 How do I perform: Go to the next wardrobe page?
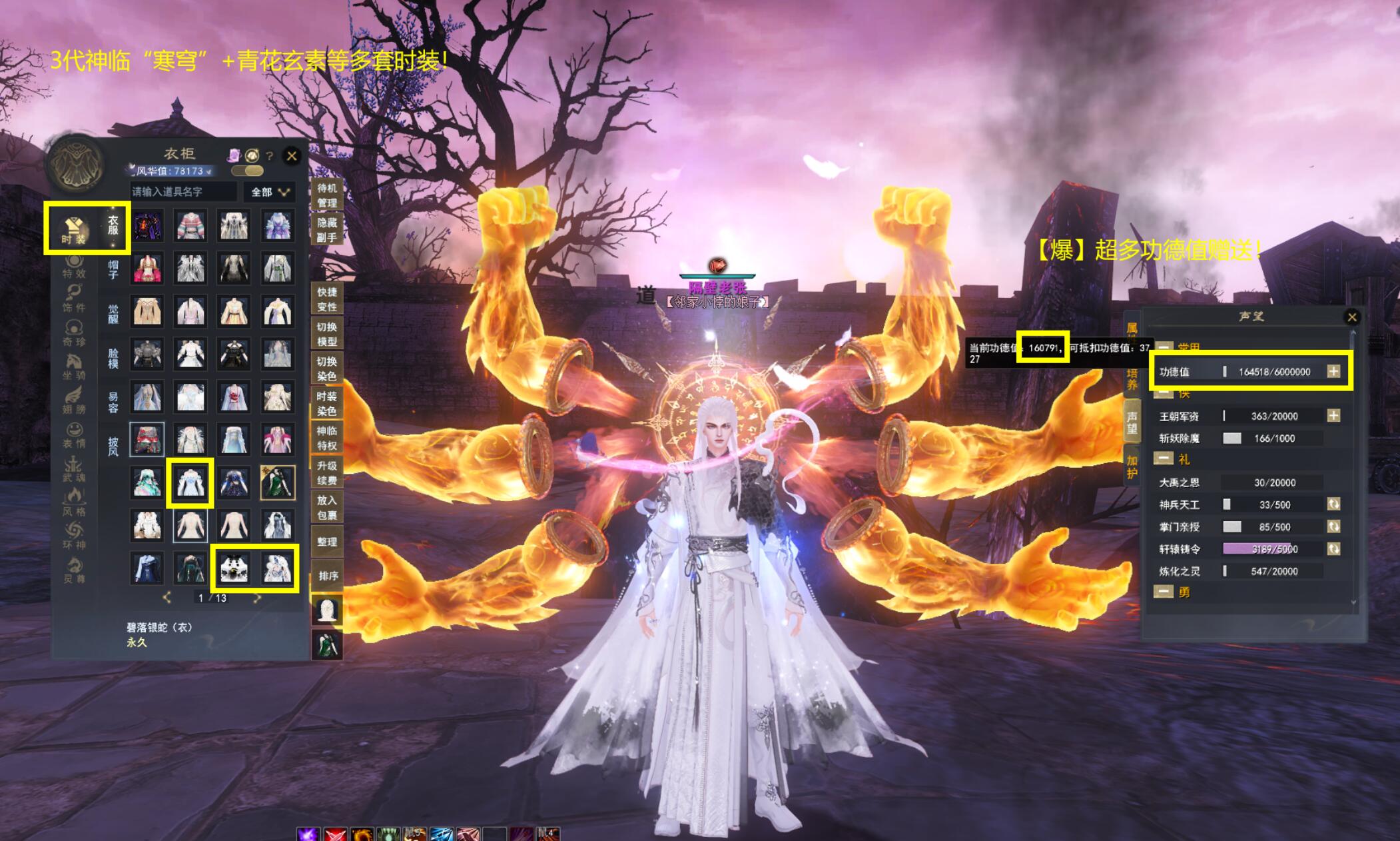(257, 598)
